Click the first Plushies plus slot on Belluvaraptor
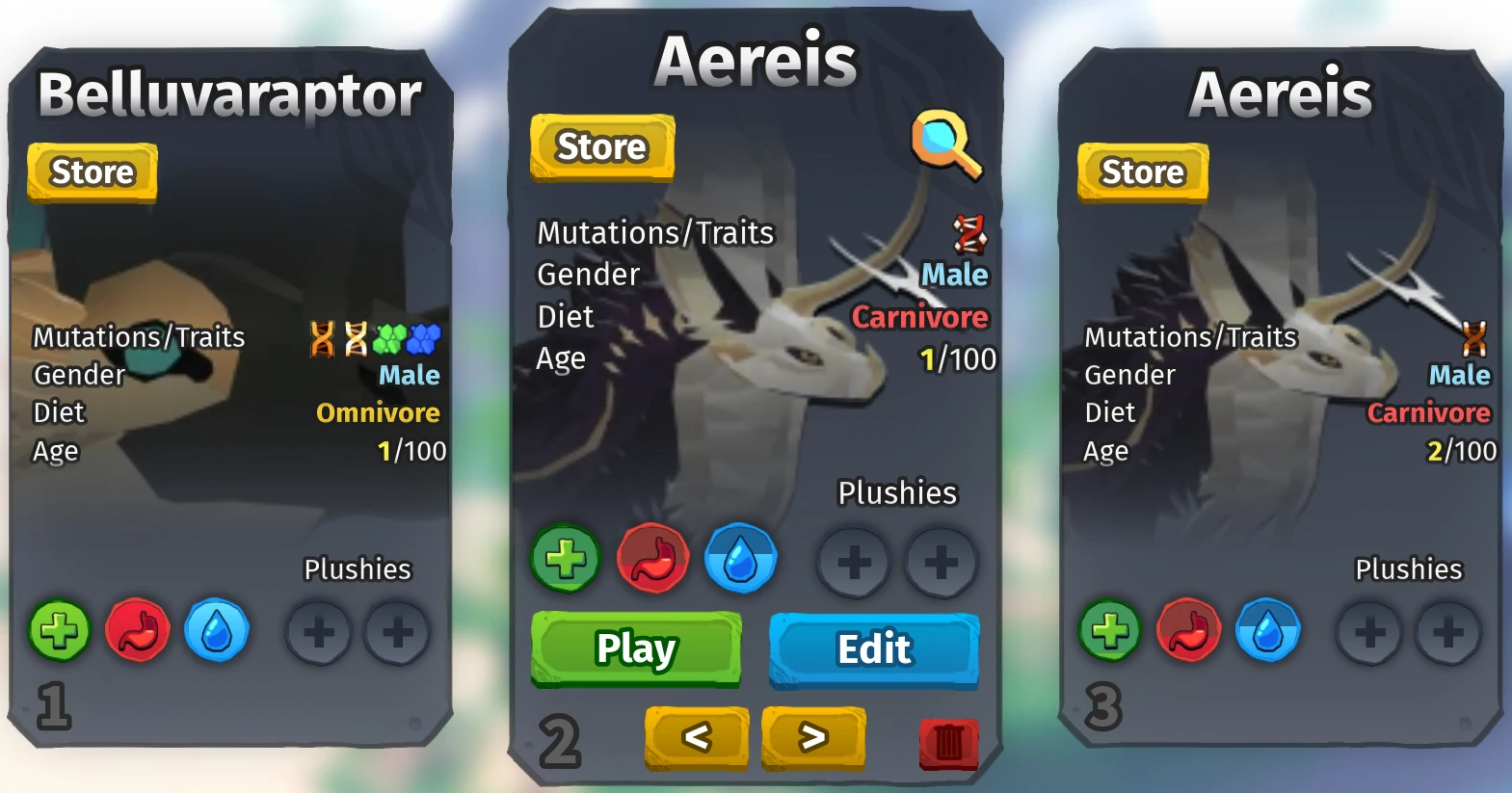The image size is (1512, 793). coord(319,631)
